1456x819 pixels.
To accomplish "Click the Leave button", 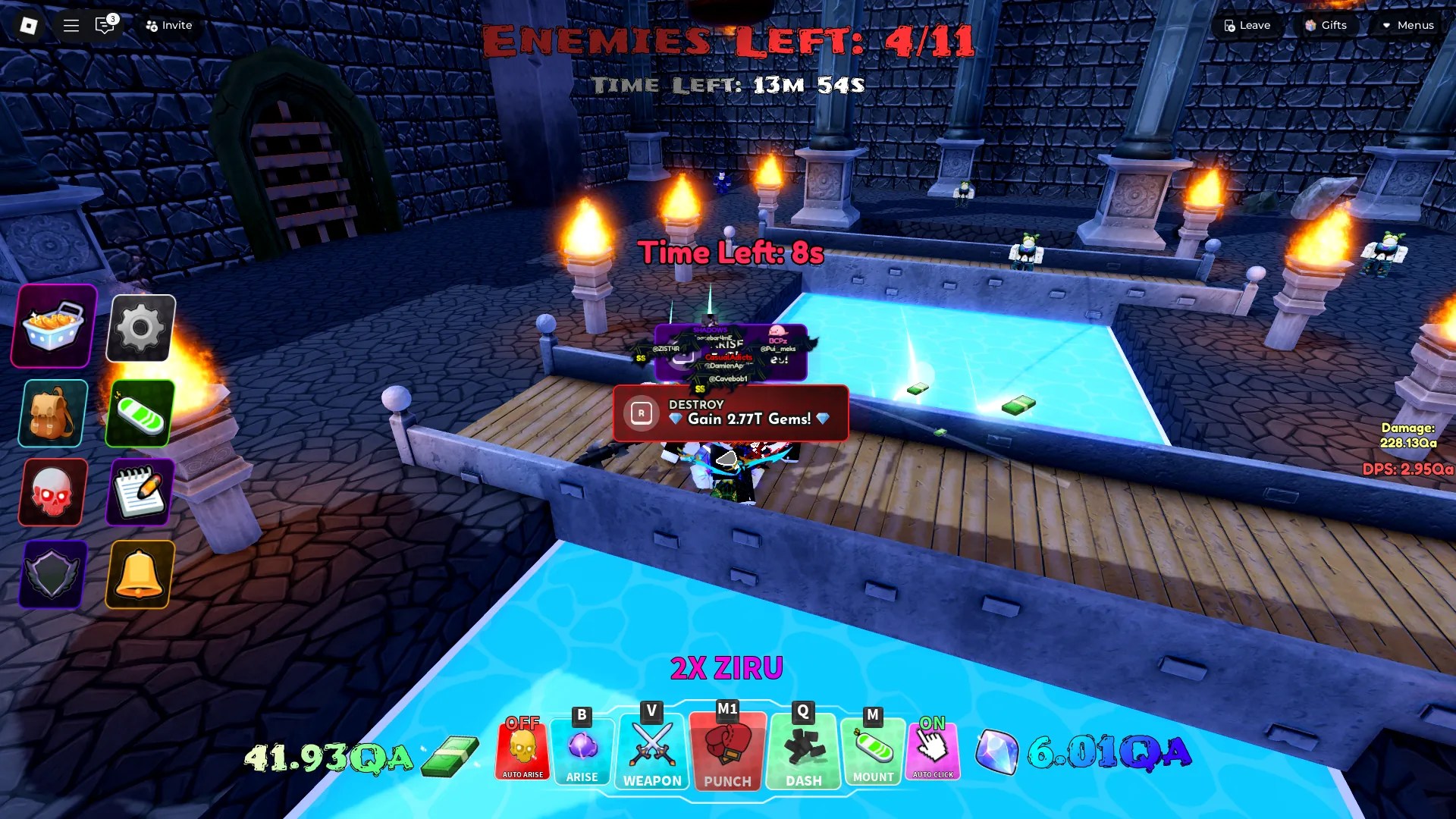I will point(1246,25).
